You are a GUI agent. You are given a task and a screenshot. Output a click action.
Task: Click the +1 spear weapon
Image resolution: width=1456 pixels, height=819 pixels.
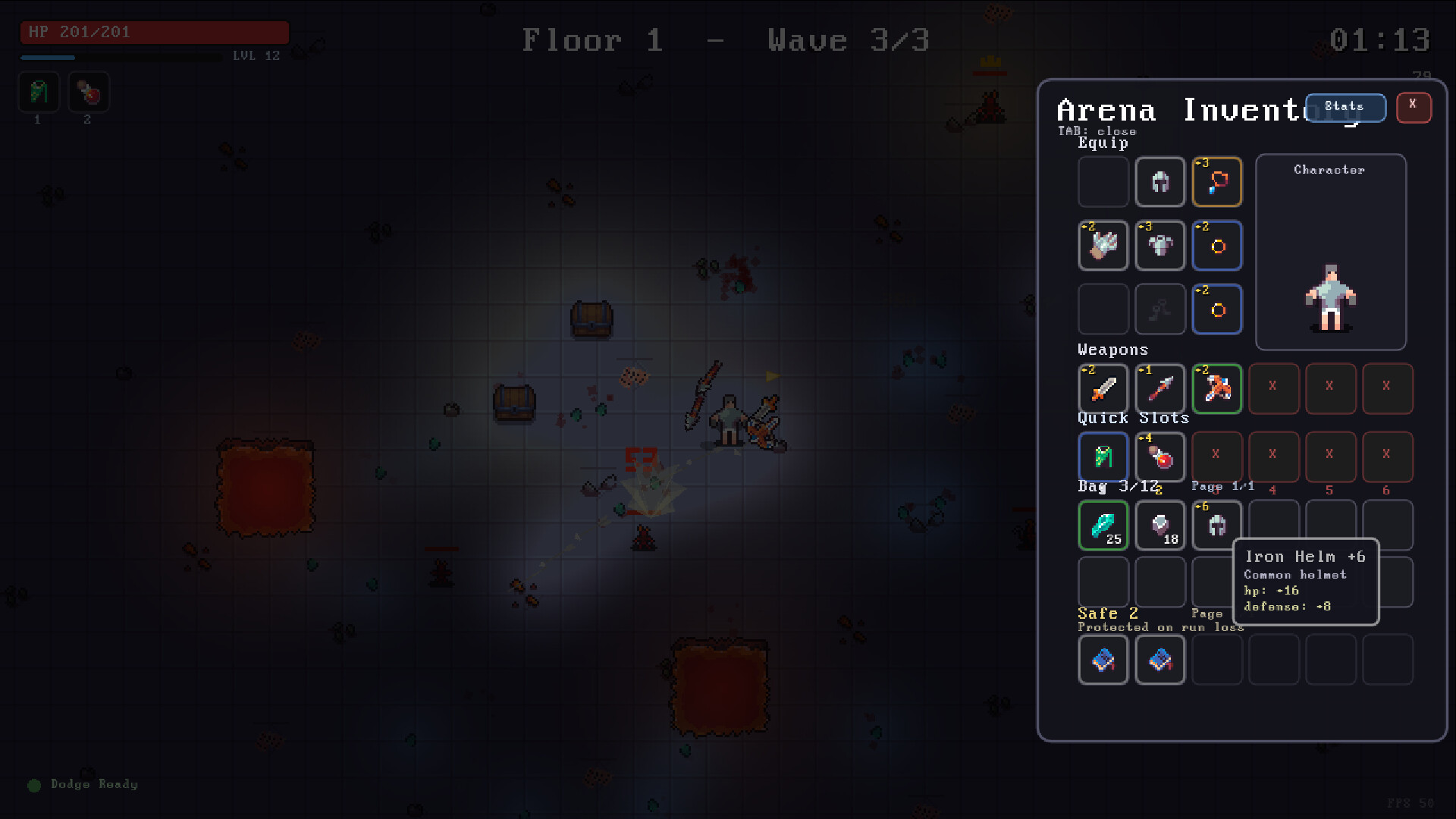1160,389
